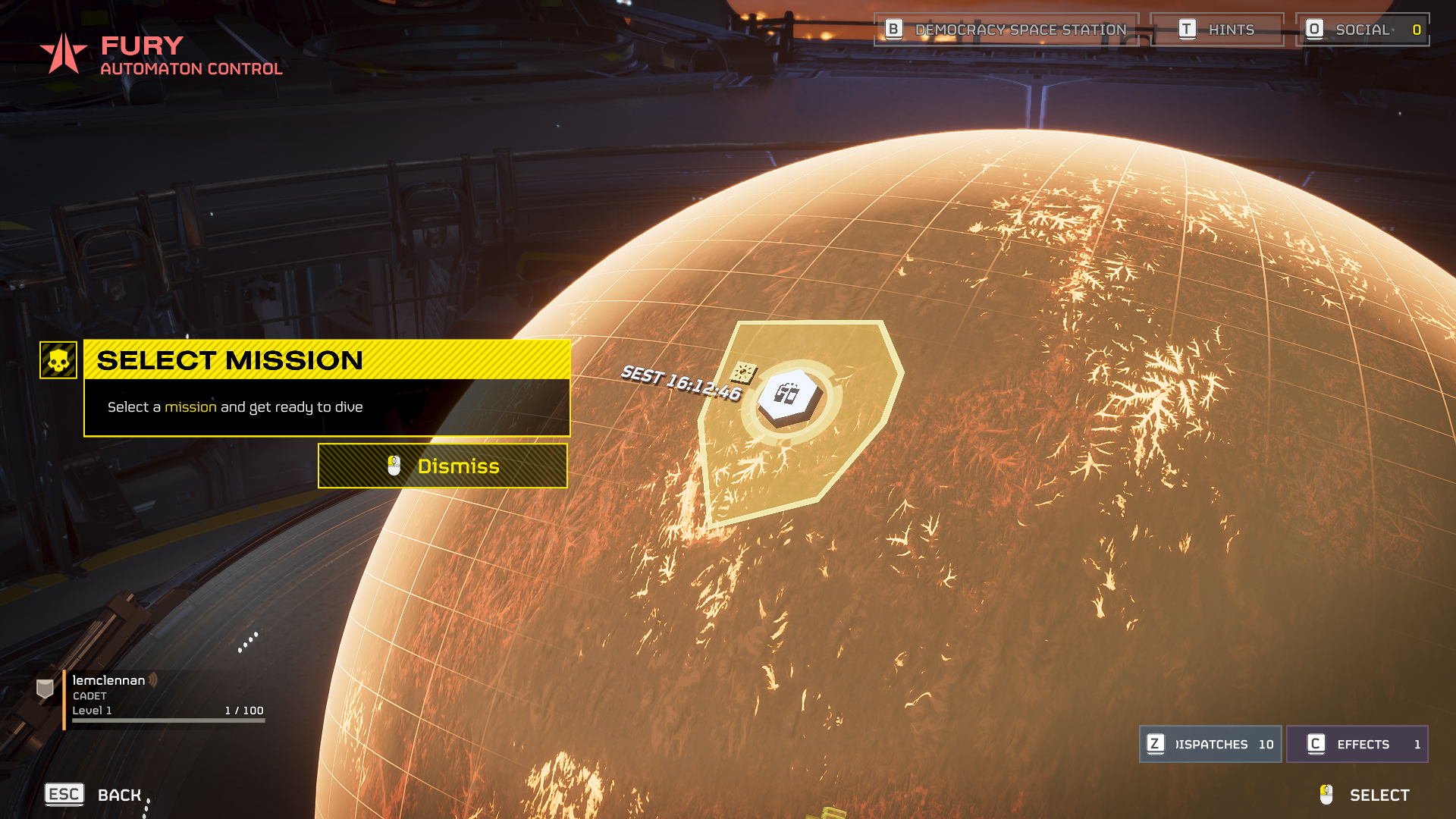Image resolution: width=1456 pixels, height=819 pixels.
Task: Show the Hints panel
Action: pos(1216,30)
